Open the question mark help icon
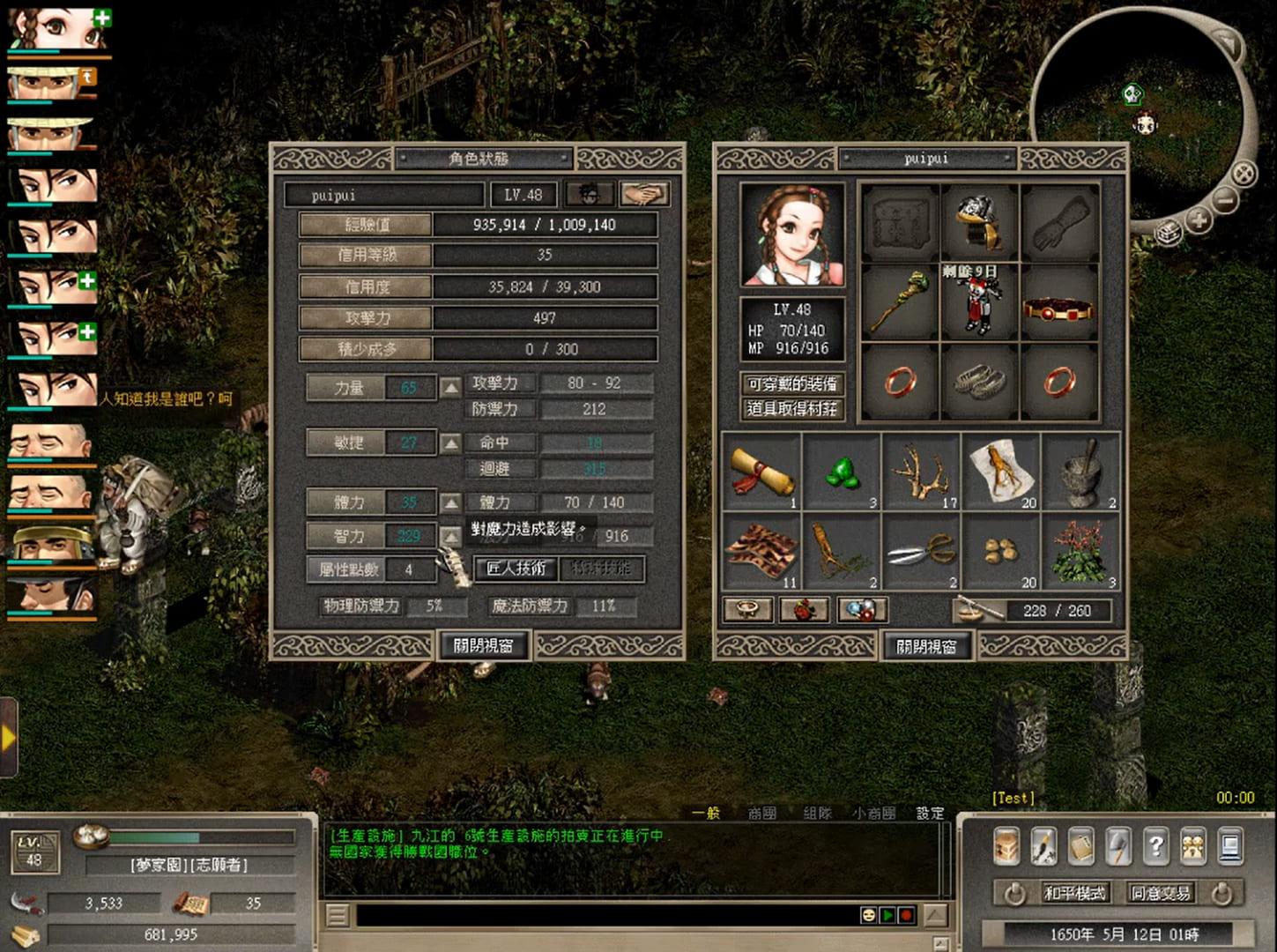1277x952 pixels. tap(1155, 846)
